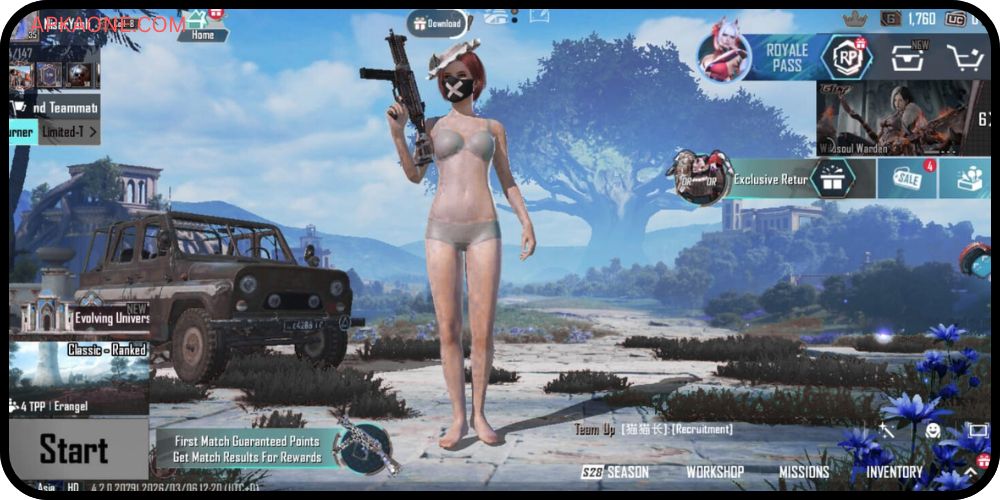Image resolution: width=1000 pixels, height=500 pixels.
Task: Open the Missions menu
Action: (804, 472)
